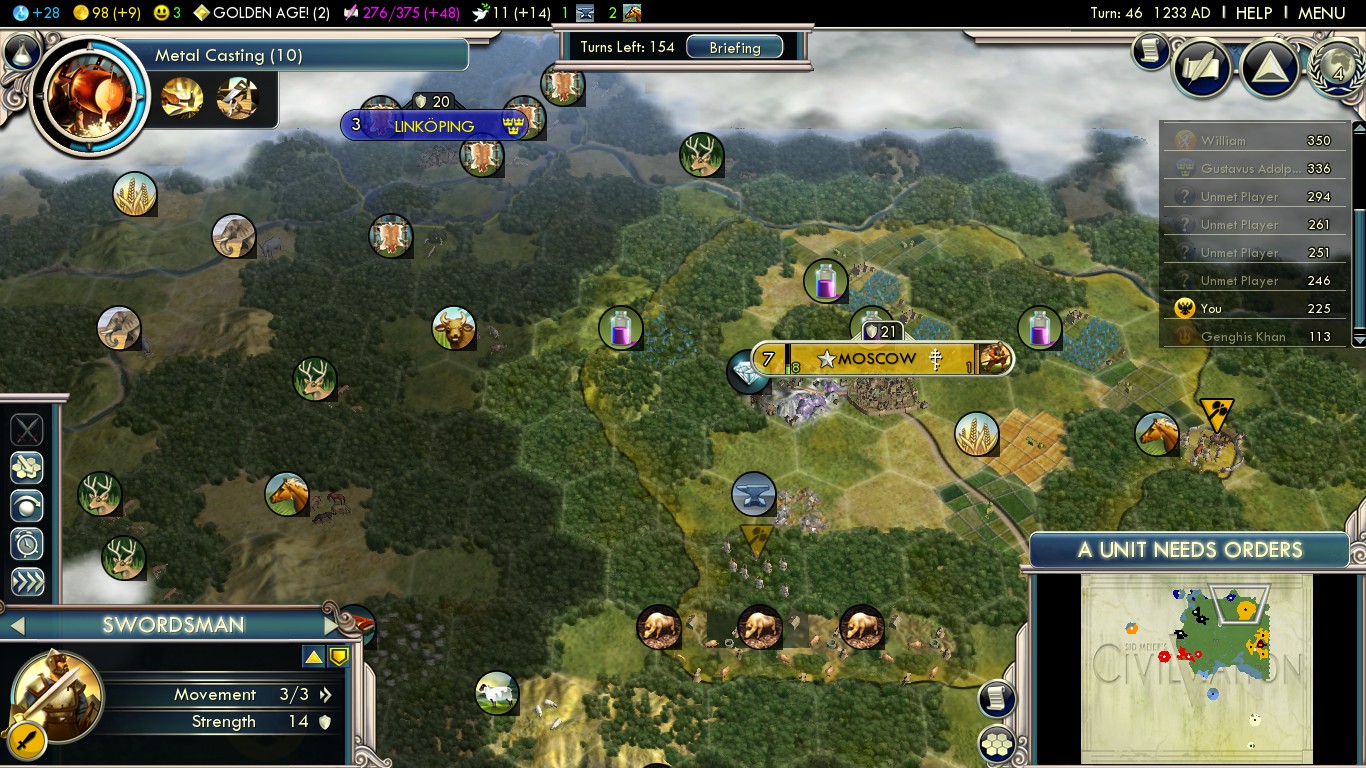
Task: Open the HELP Civilopedia link
Action: point(1254,13)
